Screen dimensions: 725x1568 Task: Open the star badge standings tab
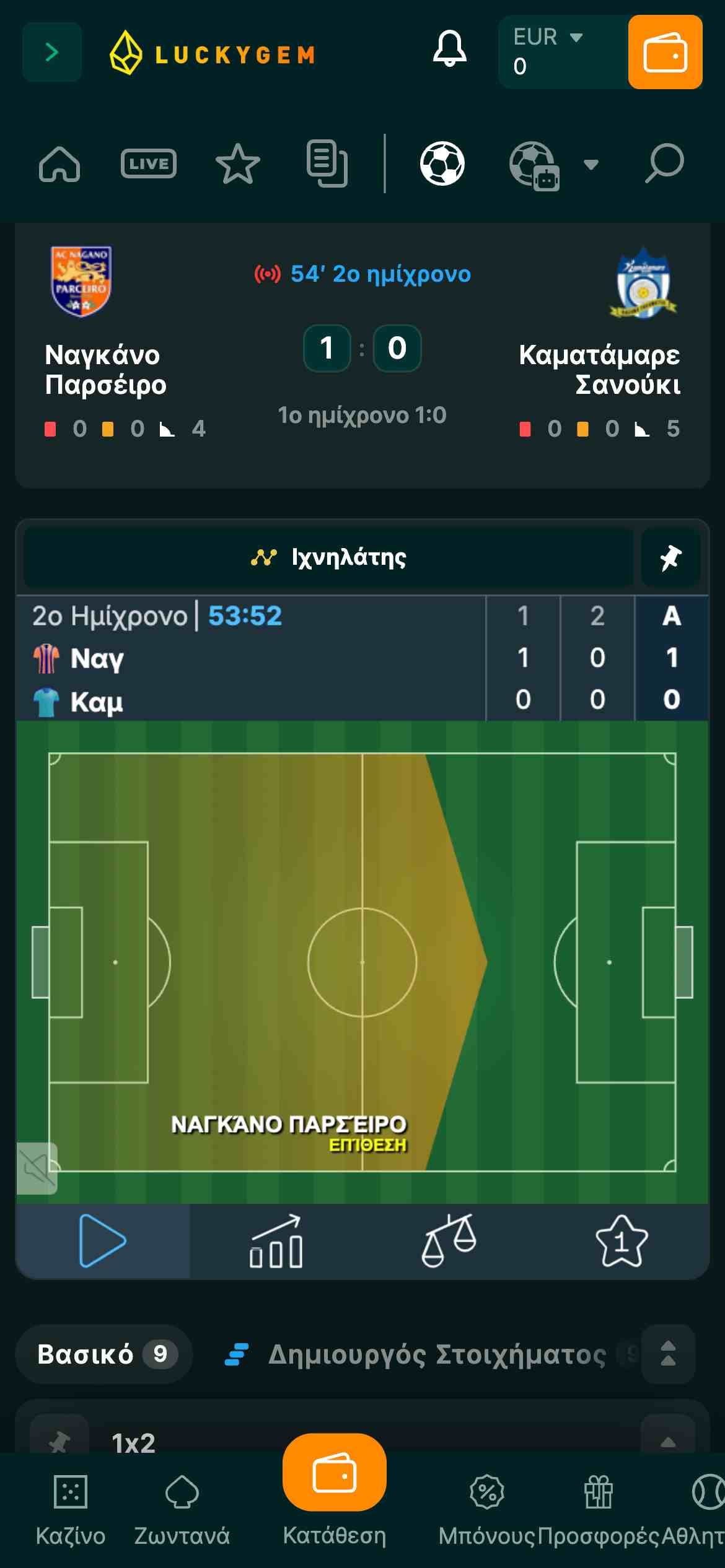[622, 1241]
